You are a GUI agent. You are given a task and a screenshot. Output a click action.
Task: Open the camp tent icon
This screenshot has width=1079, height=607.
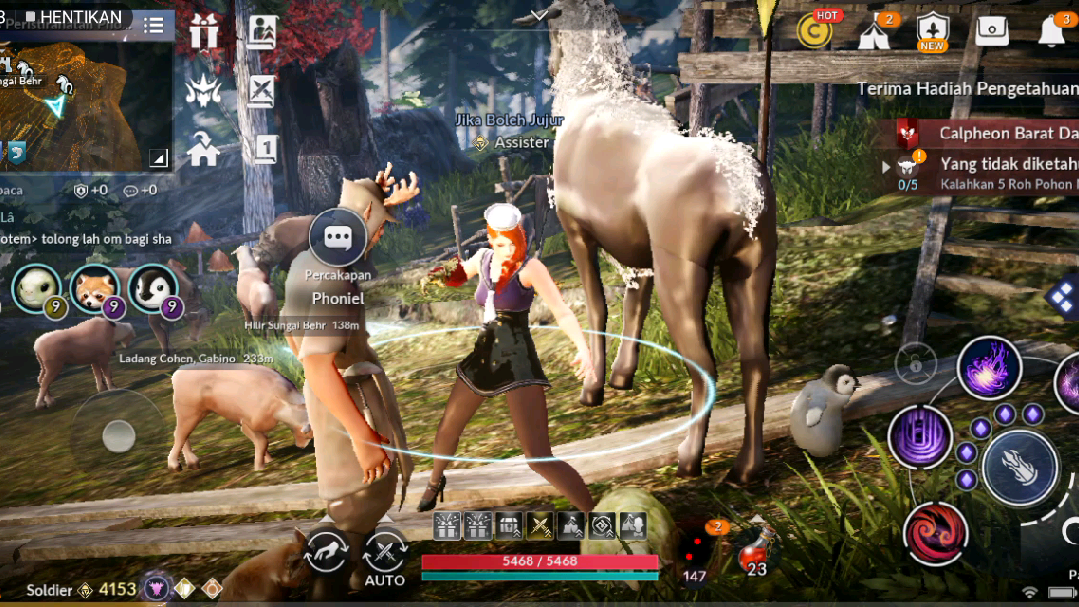click(x=874, y=32)
